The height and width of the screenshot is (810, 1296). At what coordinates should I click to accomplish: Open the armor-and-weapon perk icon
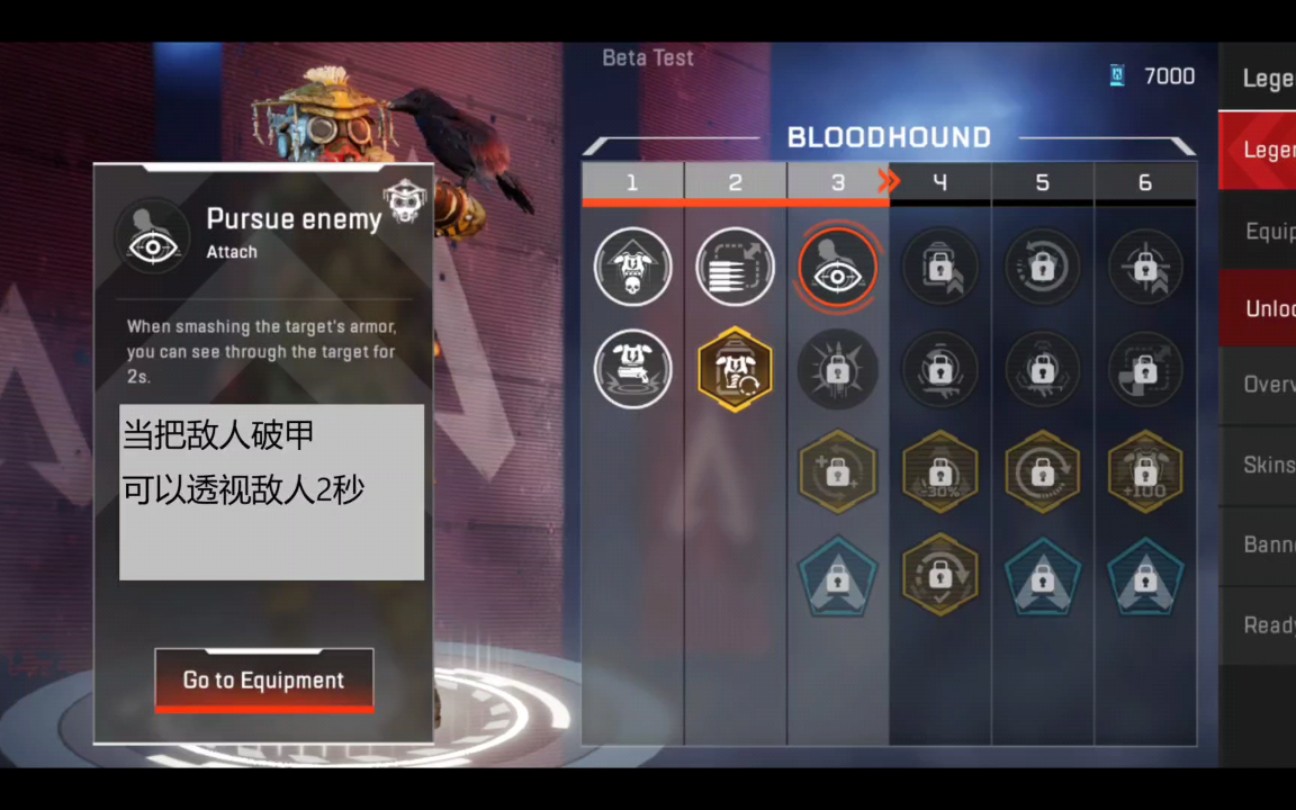click(x=633, y=368)
